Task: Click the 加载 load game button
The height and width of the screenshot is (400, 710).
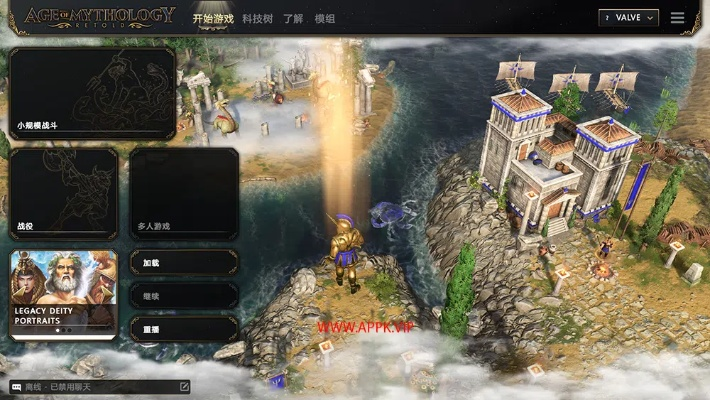Action: point(184,262)
